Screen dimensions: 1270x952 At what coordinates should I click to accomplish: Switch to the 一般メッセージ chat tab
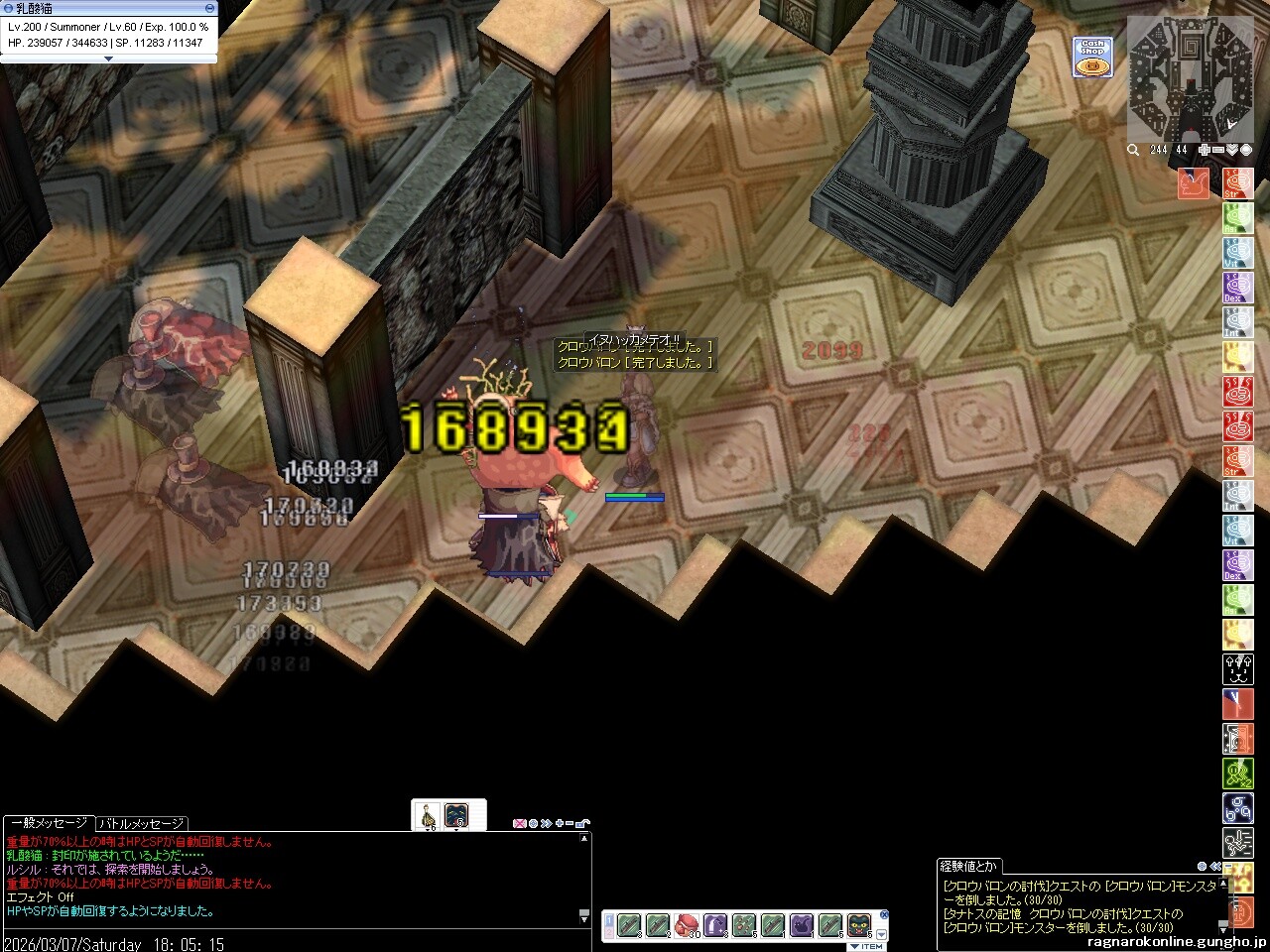pos(48,823)
